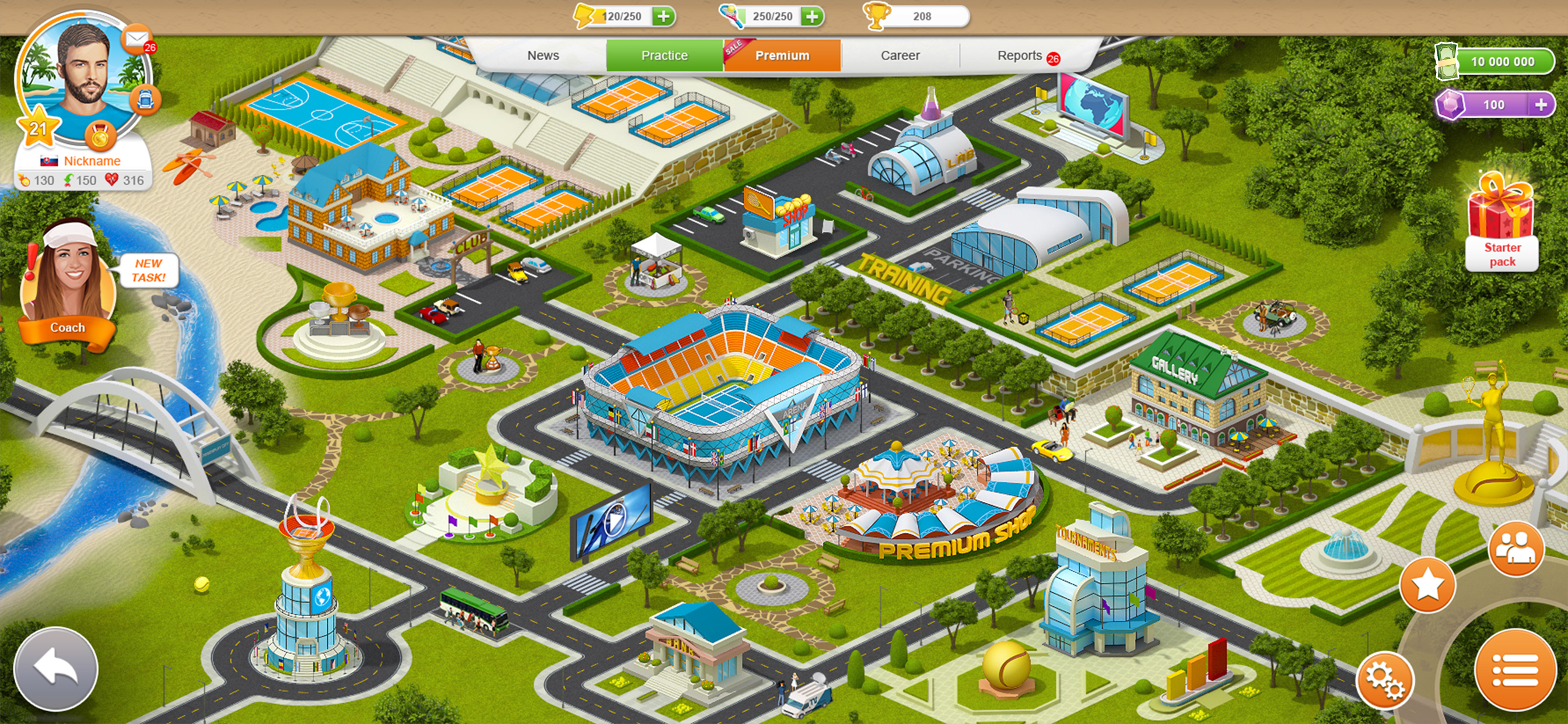Refill rackets with the green plus button
Viewport: 1568px width, 724px height.
810,16
